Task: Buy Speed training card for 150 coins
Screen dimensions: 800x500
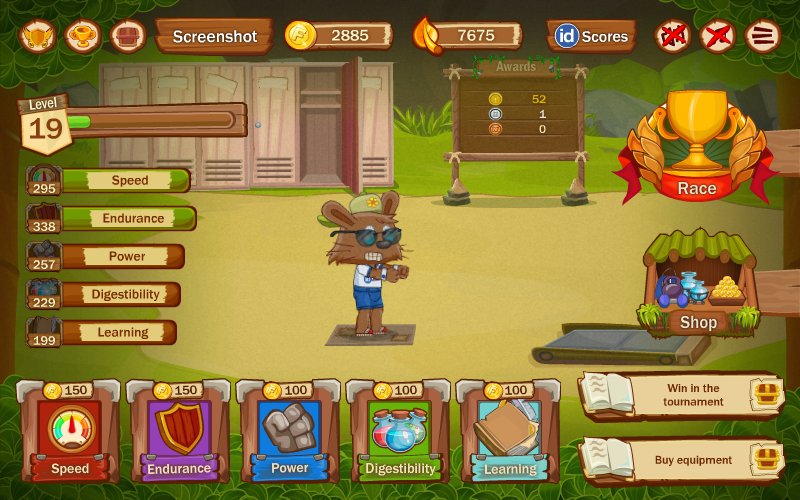Action: coord(70,430)
